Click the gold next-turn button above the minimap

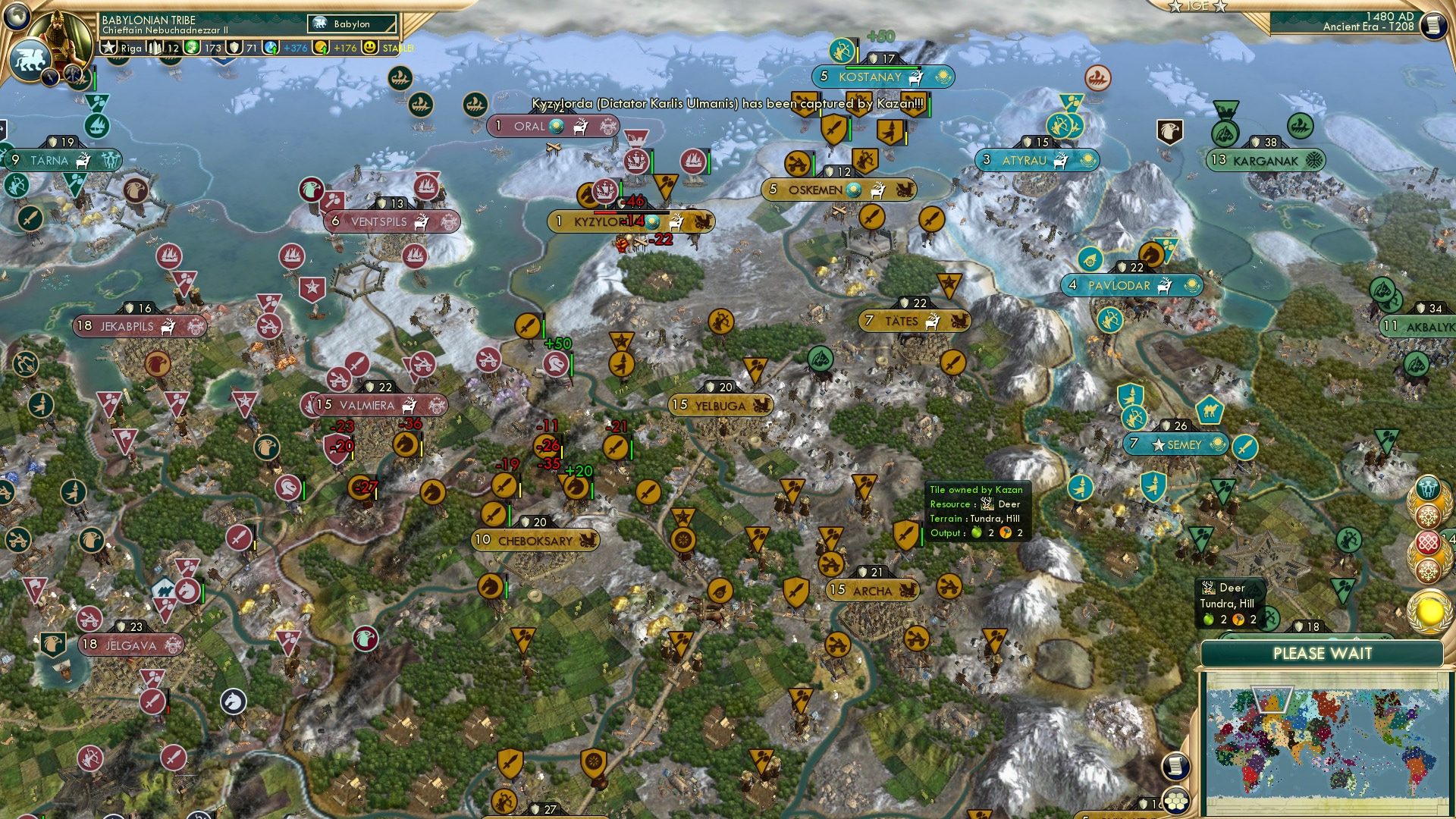(1428, 611)
